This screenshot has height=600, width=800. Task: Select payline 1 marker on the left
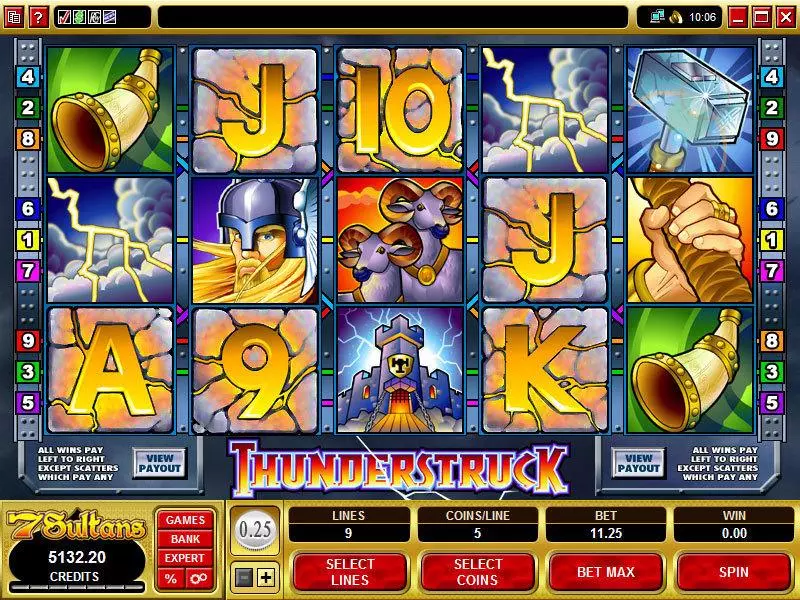click(27, 239)
